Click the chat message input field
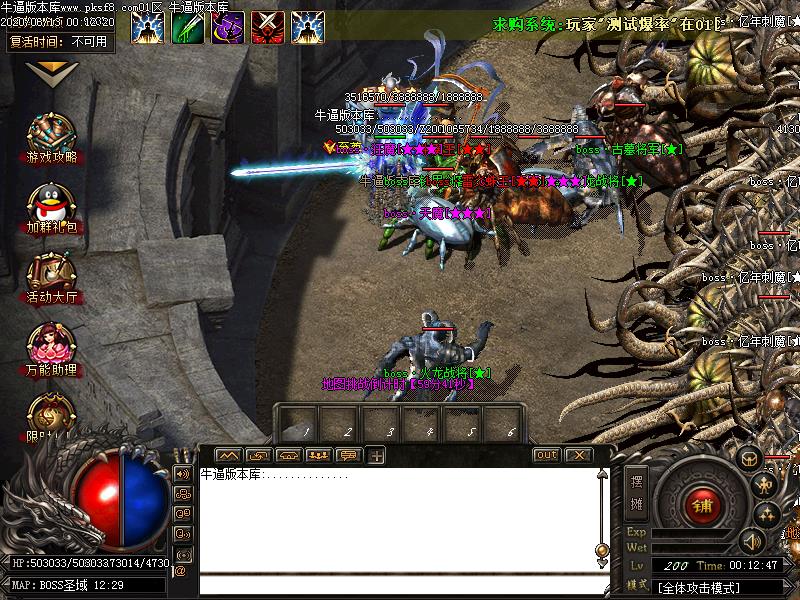Viewport: 800px width, 600px height. [400, 585]
